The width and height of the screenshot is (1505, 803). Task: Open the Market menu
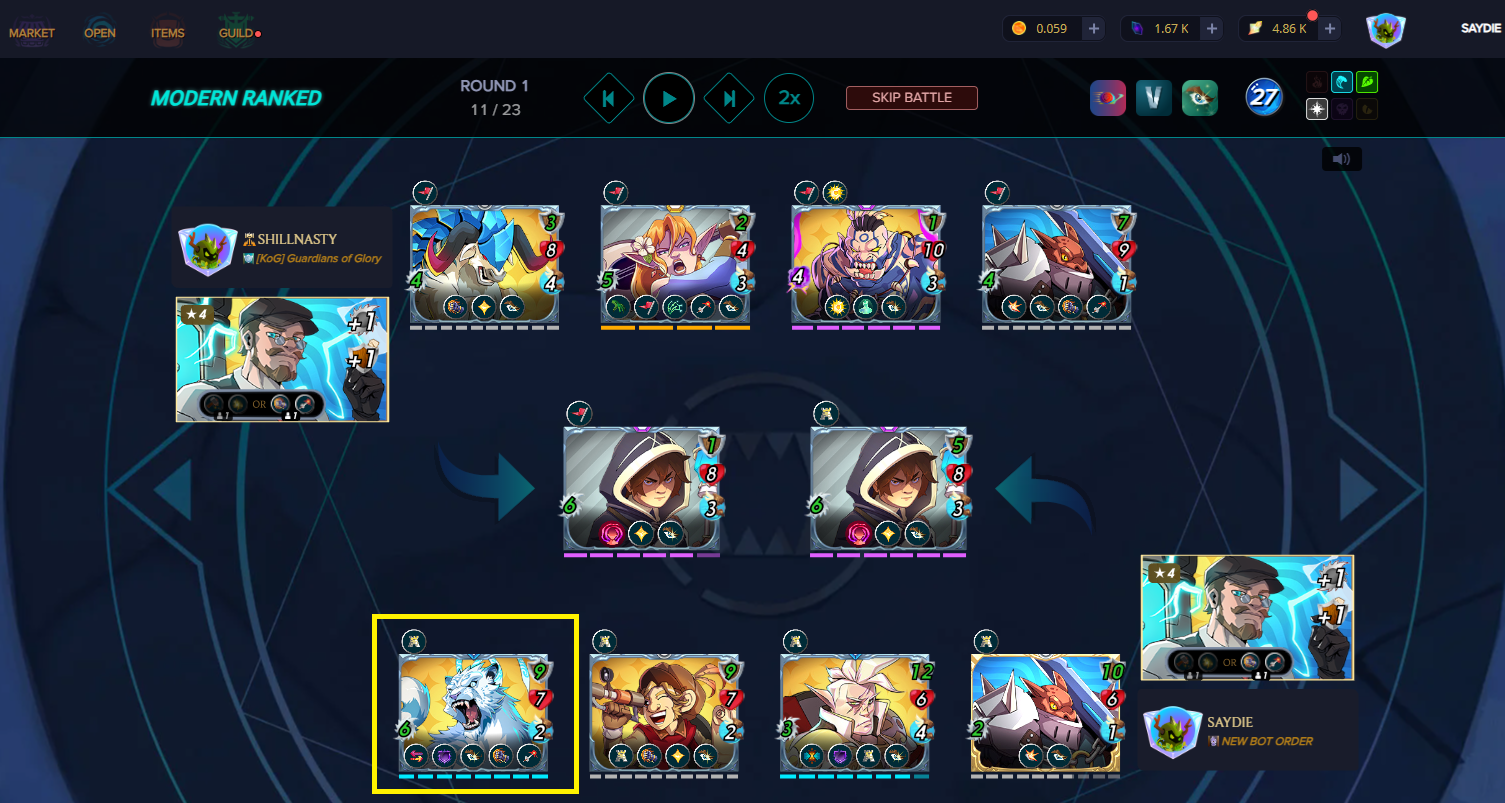pyautogui.click(x=32, y=33)
